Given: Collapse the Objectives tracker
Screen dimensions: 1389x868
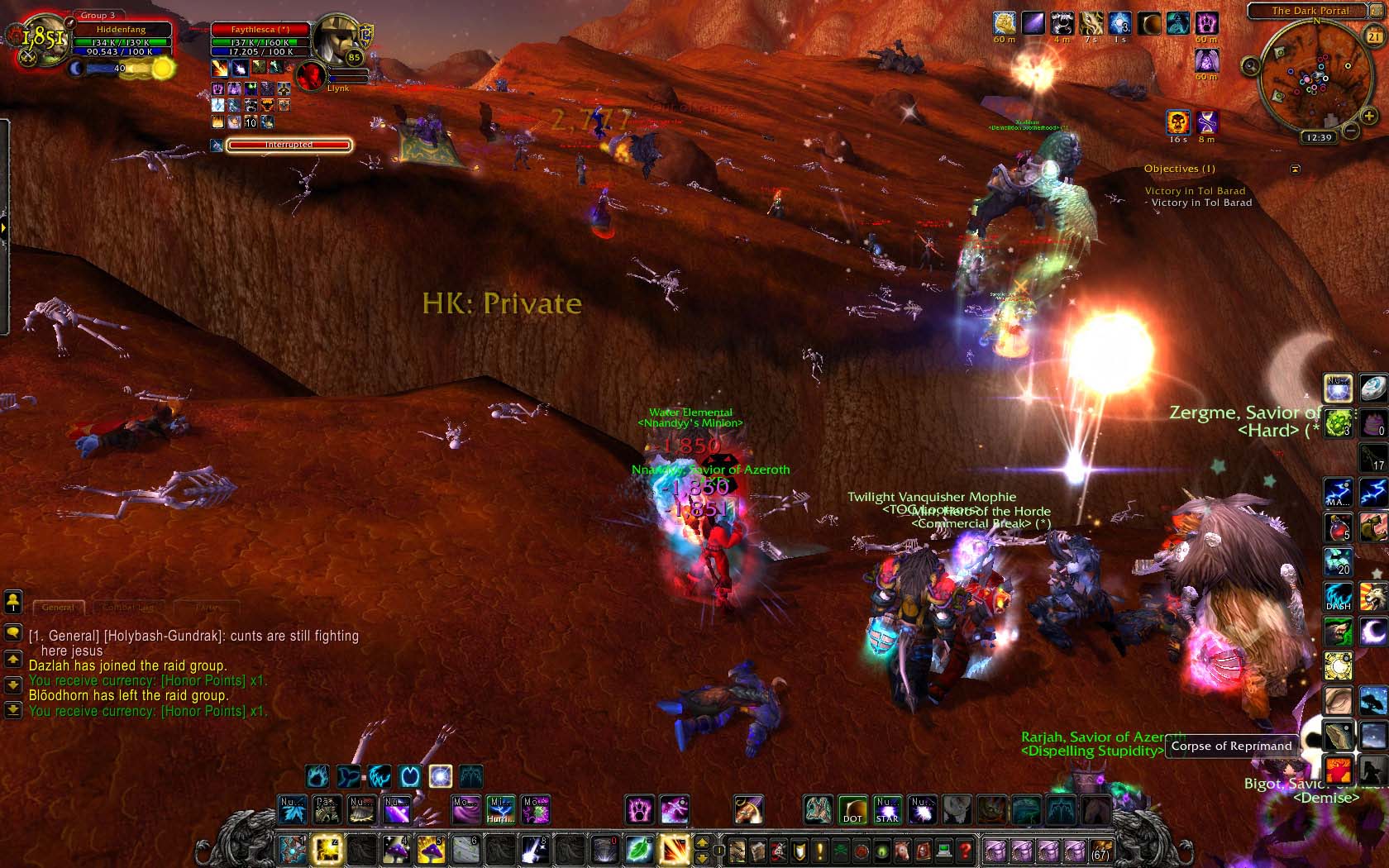Looking at the screenshot, I should tap(1296, 169).
